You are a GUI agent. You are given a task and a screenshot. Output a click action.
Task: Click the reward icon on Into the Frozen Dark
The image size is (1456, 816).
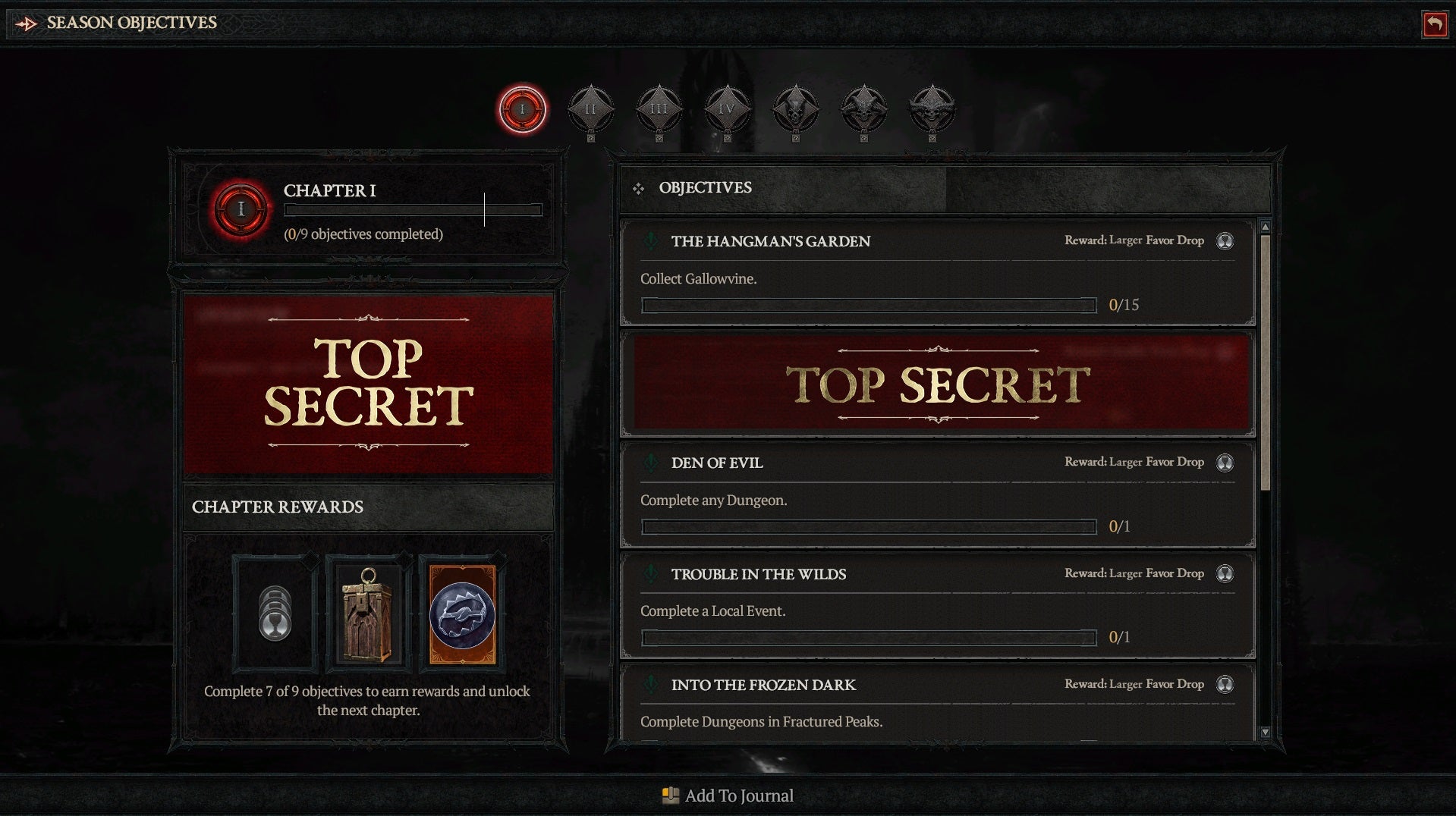tap(1225, 684)
